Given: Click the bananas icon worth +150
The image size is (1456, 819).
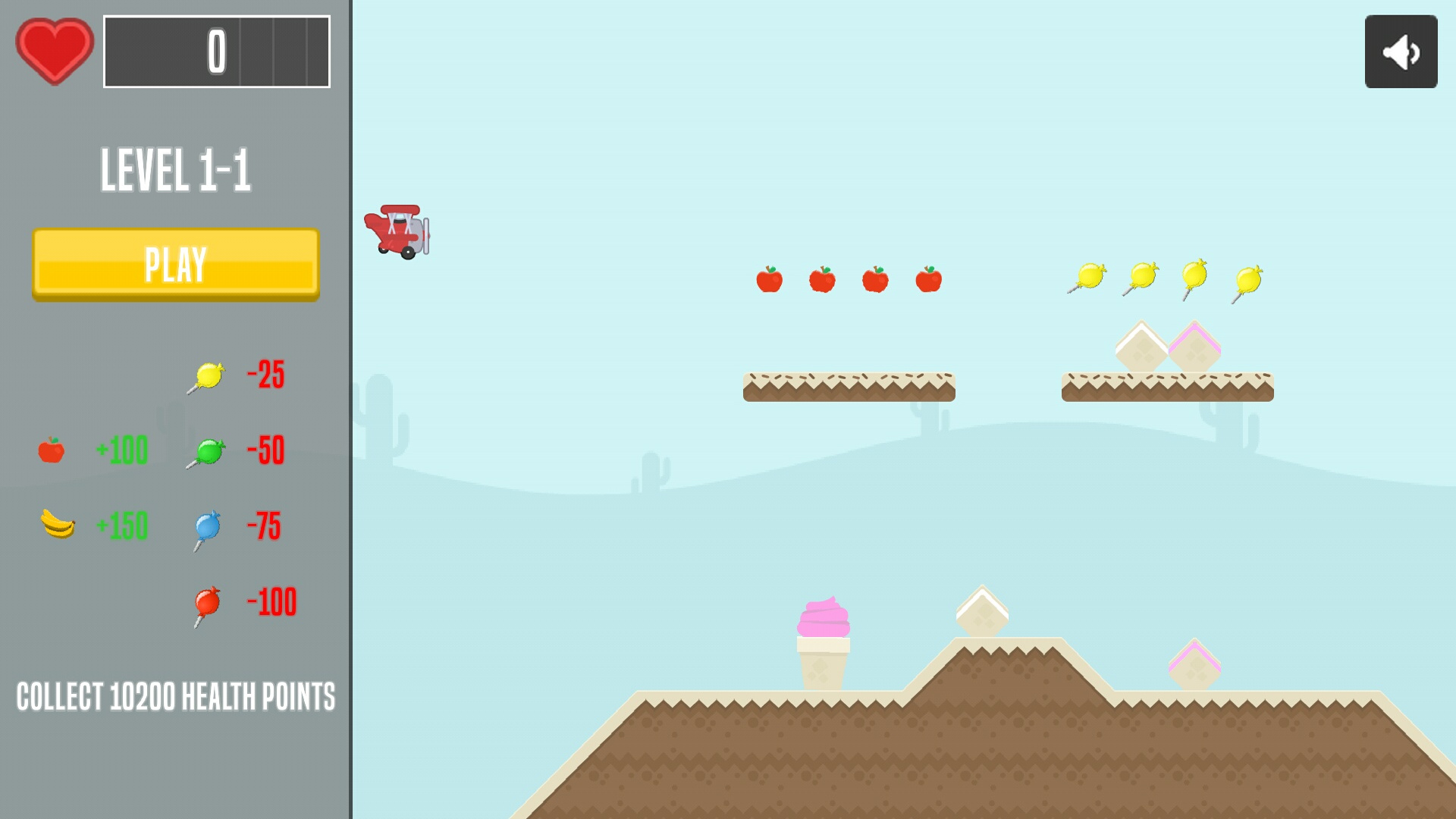Looking at the screenshot, I should (57, 526).
